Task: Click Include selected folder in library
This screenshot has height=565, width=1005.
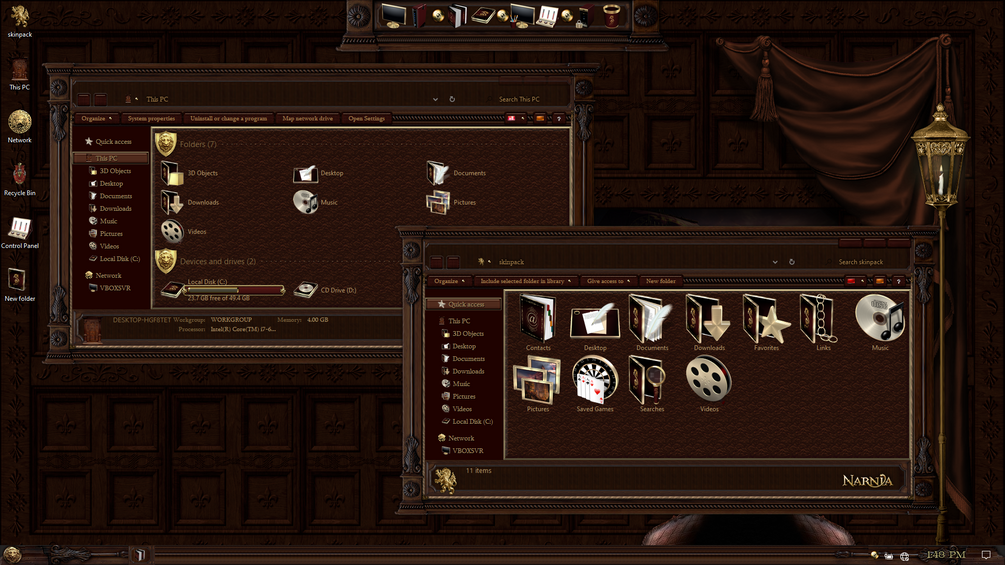Action: coord(527,281)
